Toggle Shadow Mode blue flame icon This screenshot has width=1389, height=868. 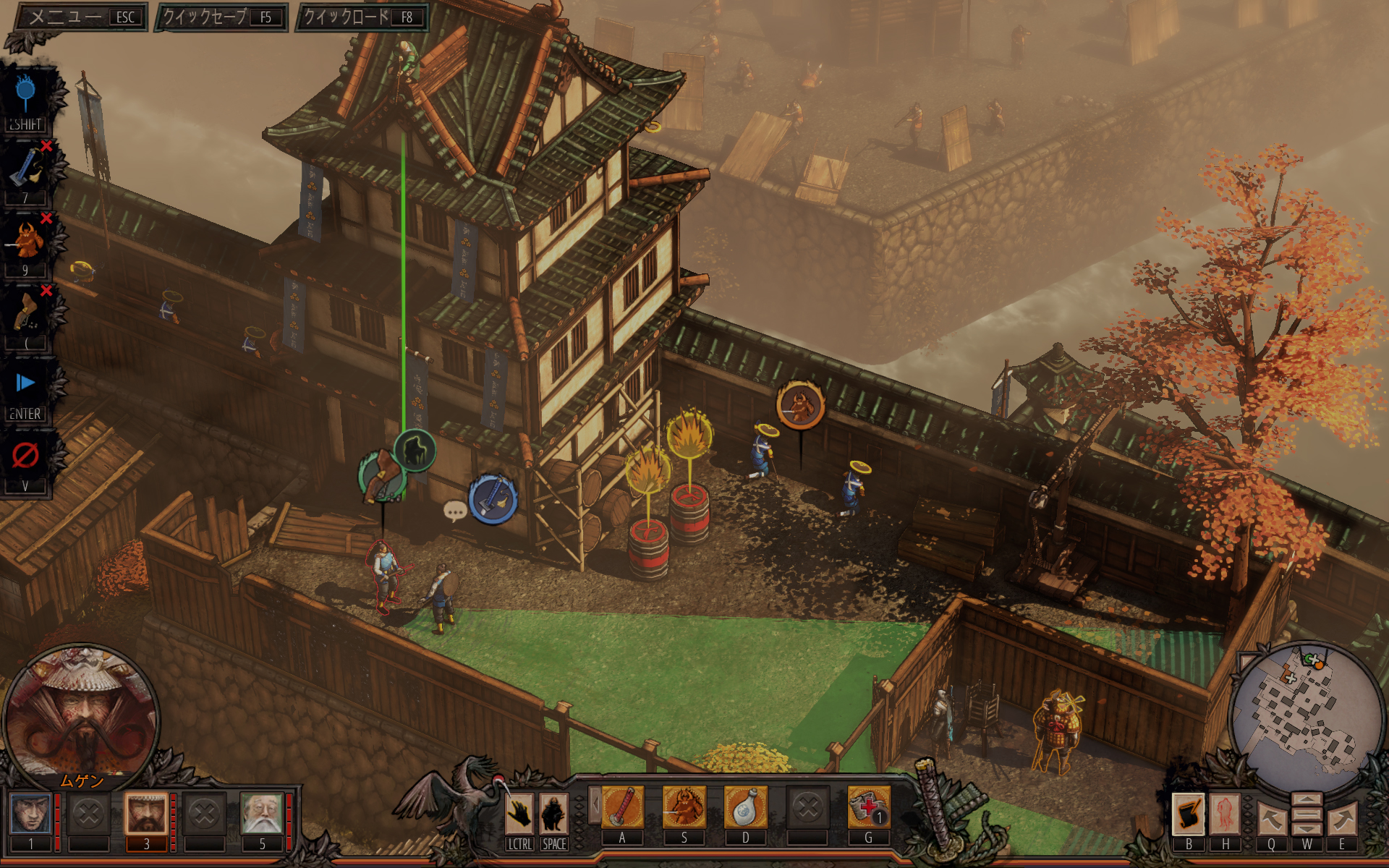(x=26, y=95)
